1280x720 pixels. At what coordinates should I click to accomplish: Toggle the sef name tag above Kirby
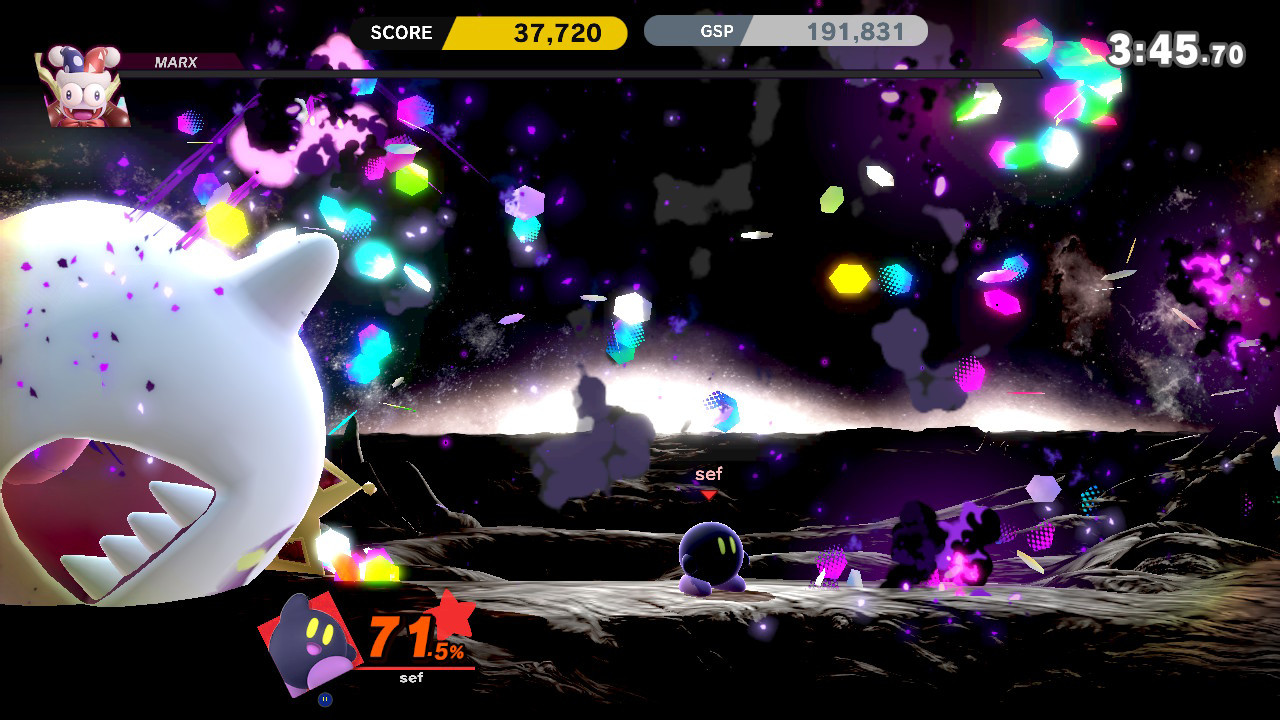click(707, 474)
